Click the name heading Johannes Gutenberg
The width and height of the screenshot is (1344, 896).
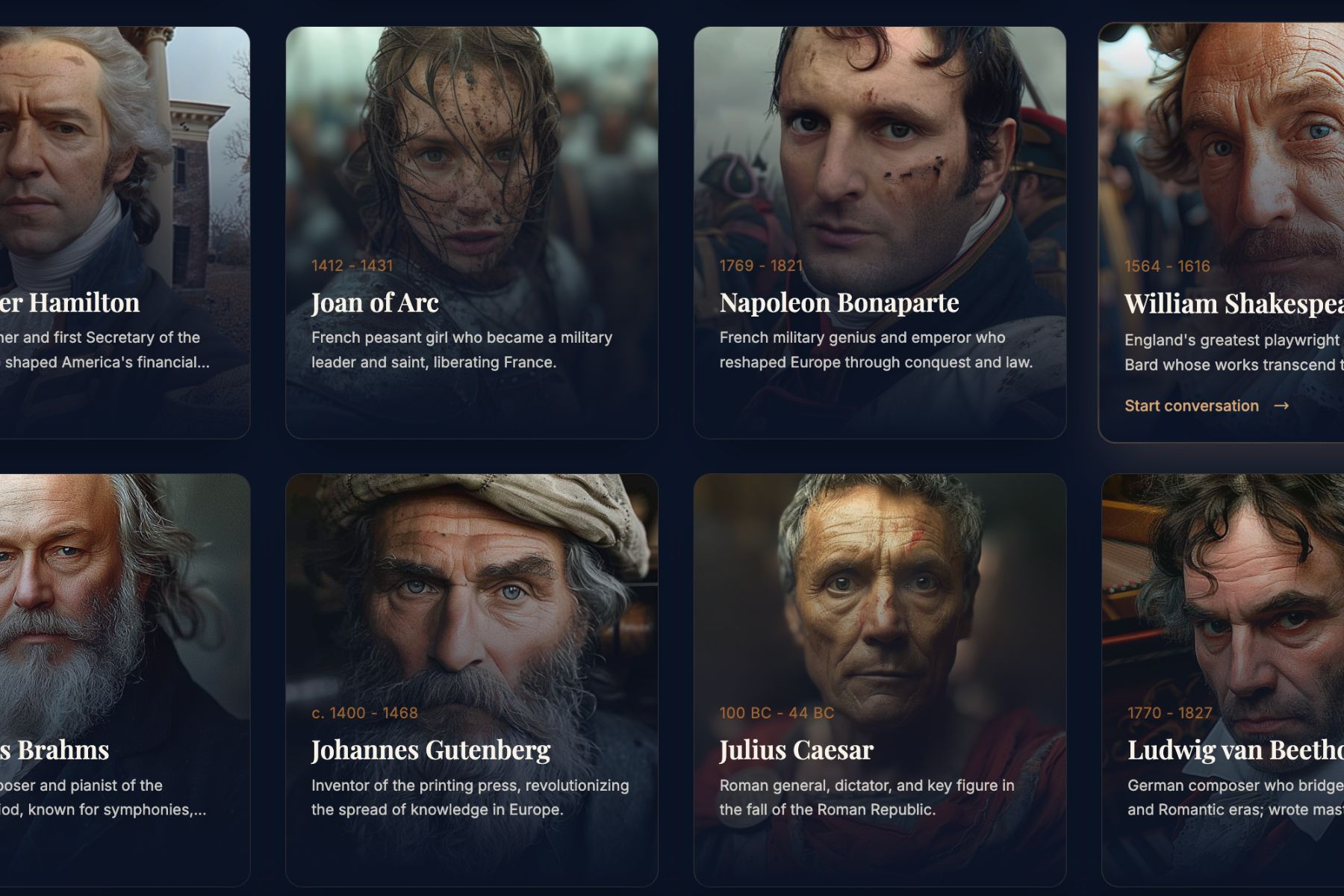coord(432,750)
